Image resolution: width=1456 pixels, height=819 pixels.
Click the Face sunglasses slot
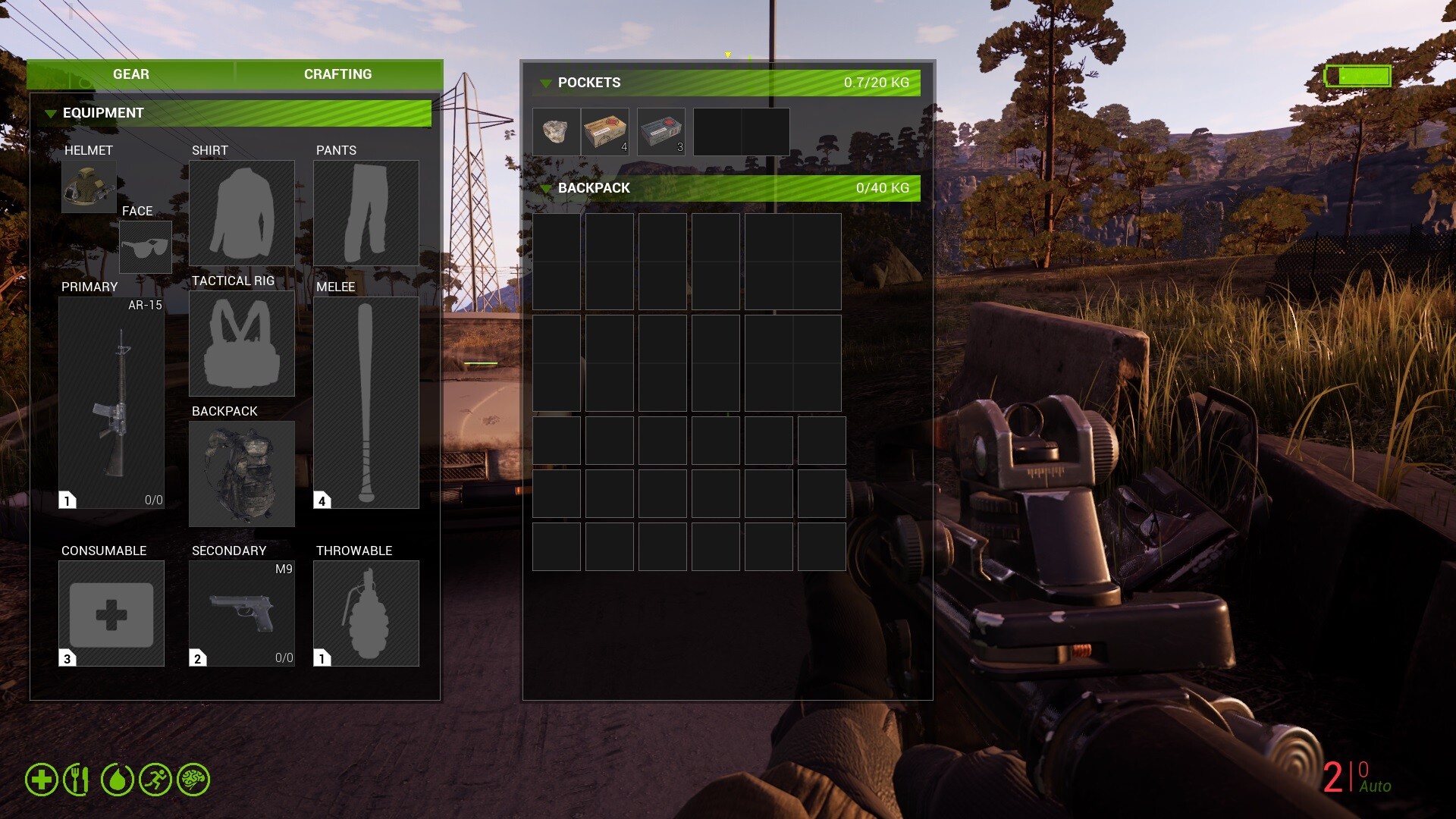[x=145, y=247]
